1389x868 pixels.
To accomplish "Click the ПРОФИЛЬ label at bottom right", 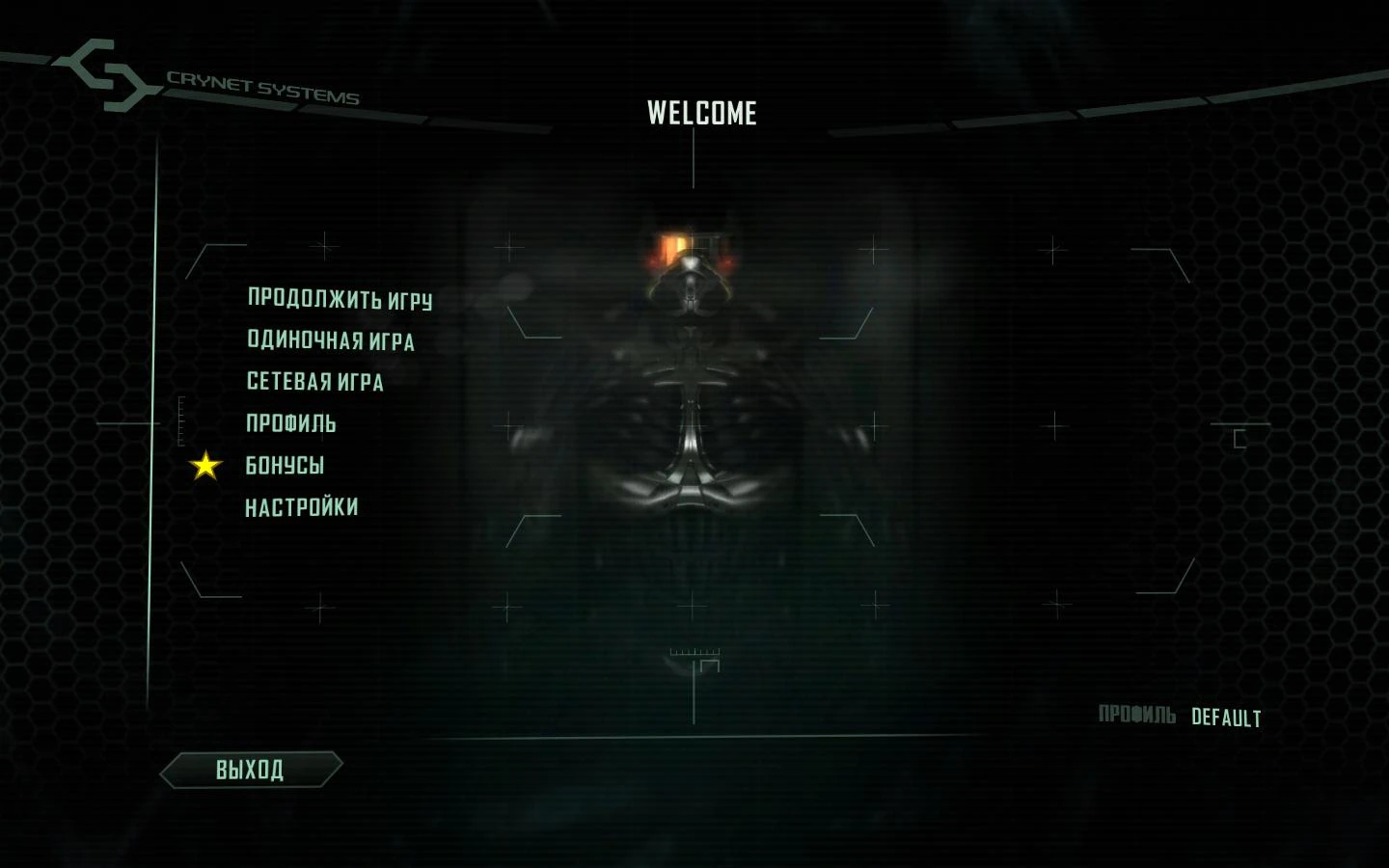I will coord(1139,713).
